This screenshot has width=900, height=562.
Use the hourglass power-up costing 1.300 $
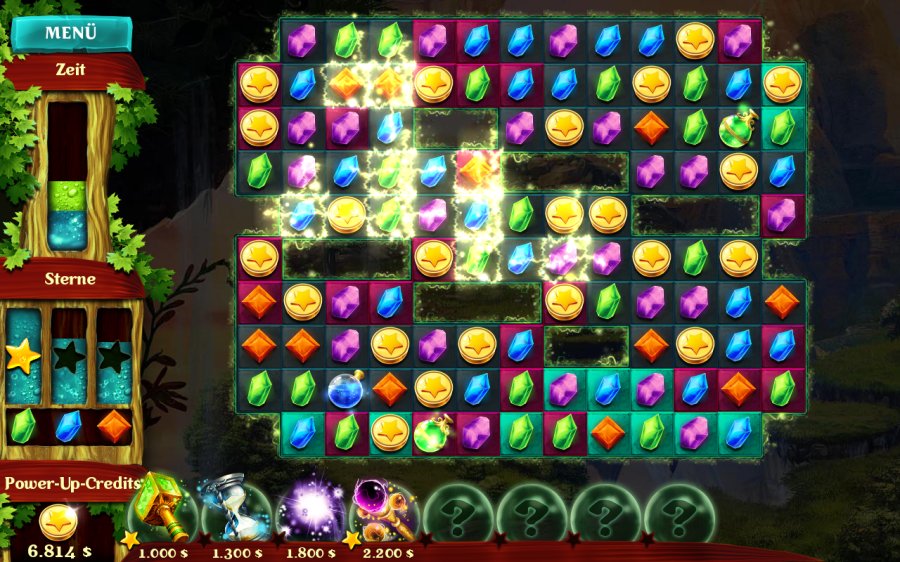236,510
